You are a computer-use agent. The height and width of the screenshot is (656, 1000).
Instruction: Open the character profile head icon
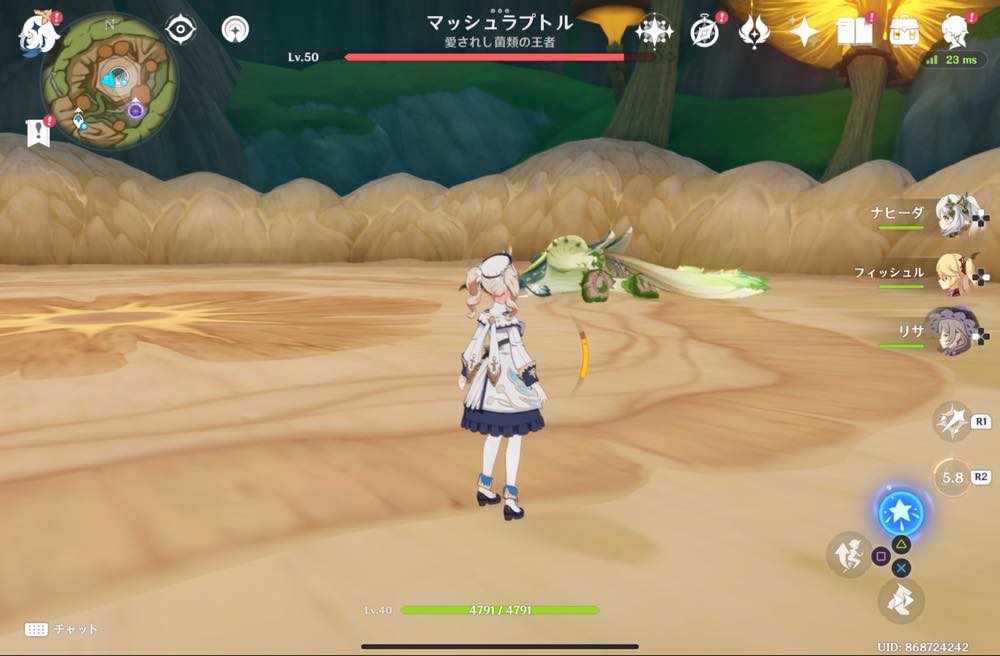tap(956, 32)
